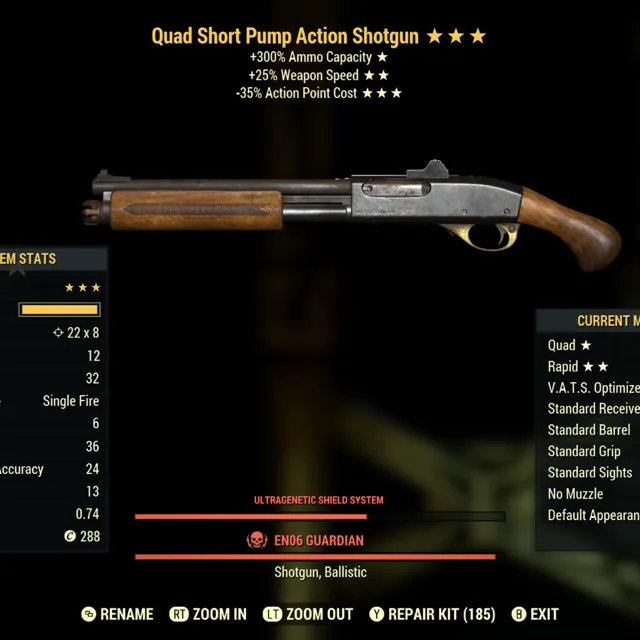The width and height of the screenshot is (640, 640).
Task: Choose Zoom In on the weapon
Action: click(208, 614)
